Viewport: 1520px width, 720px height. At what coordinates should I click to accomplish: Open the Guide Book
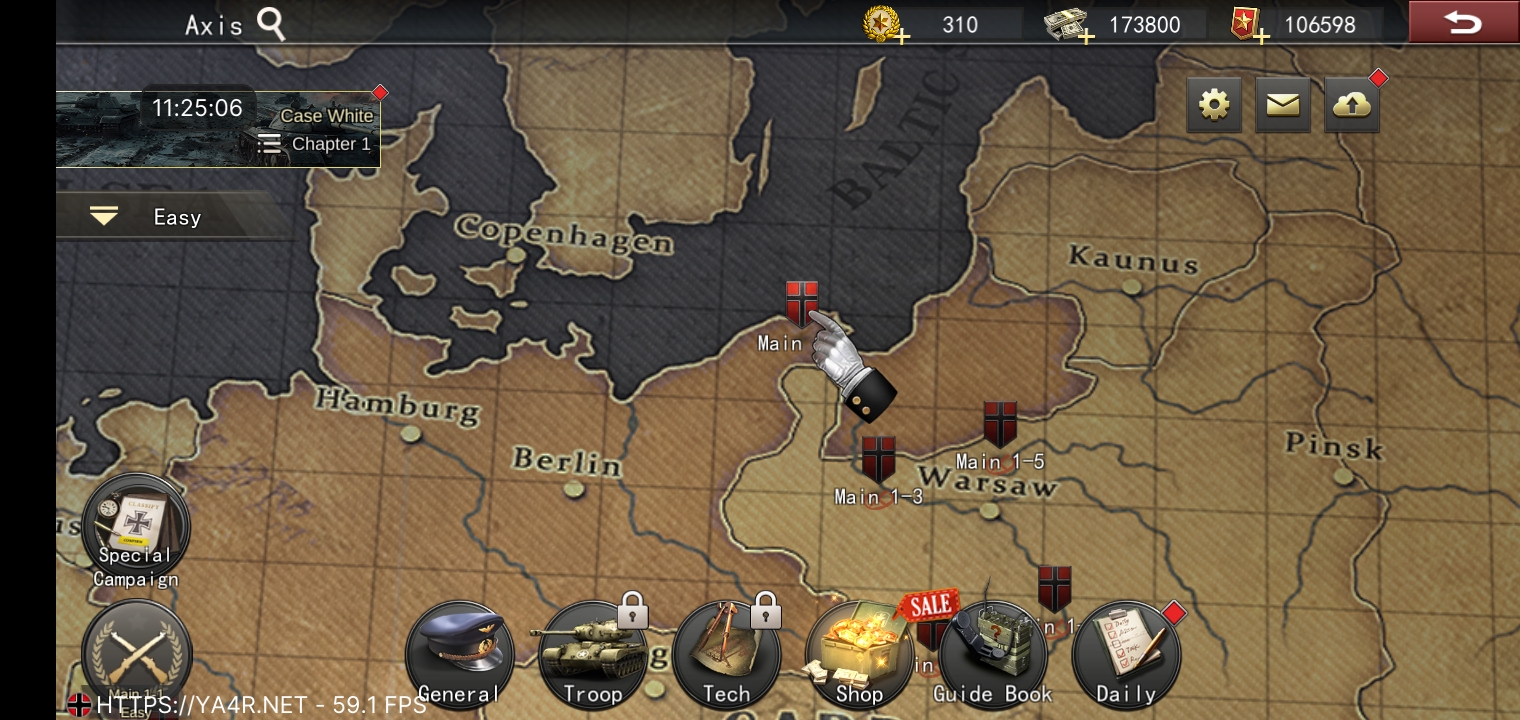[992, 655]
